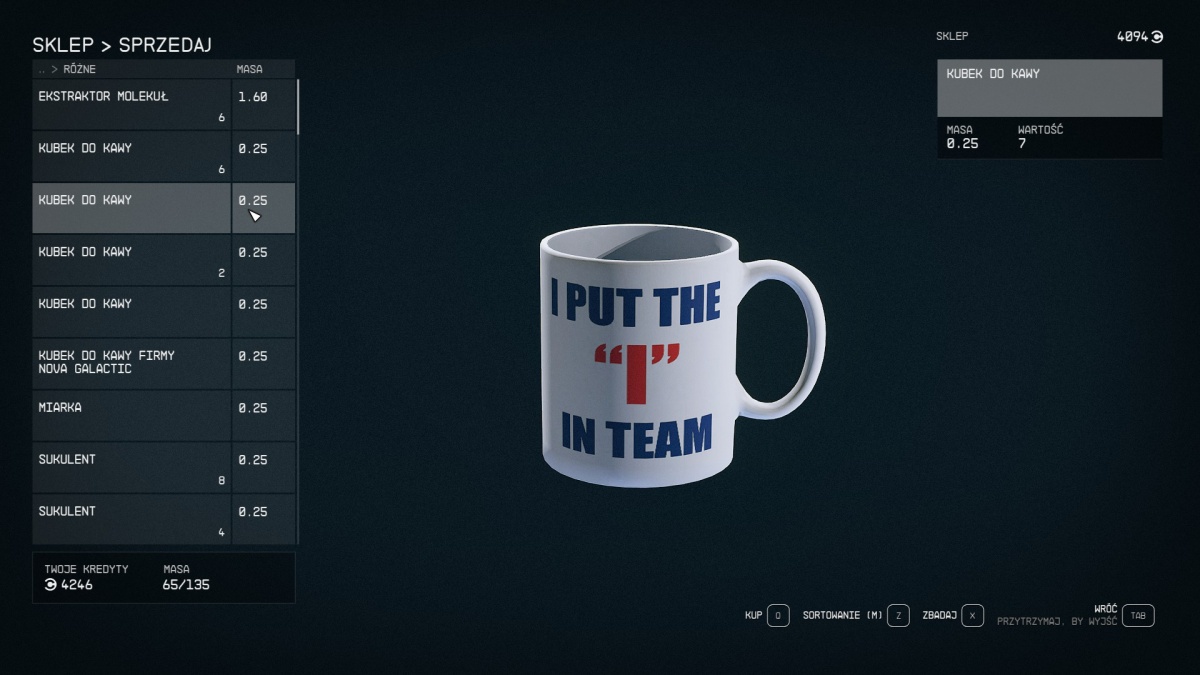Switch to buying with the Kup button
The image size is (1200, 675).
[778, 616]
